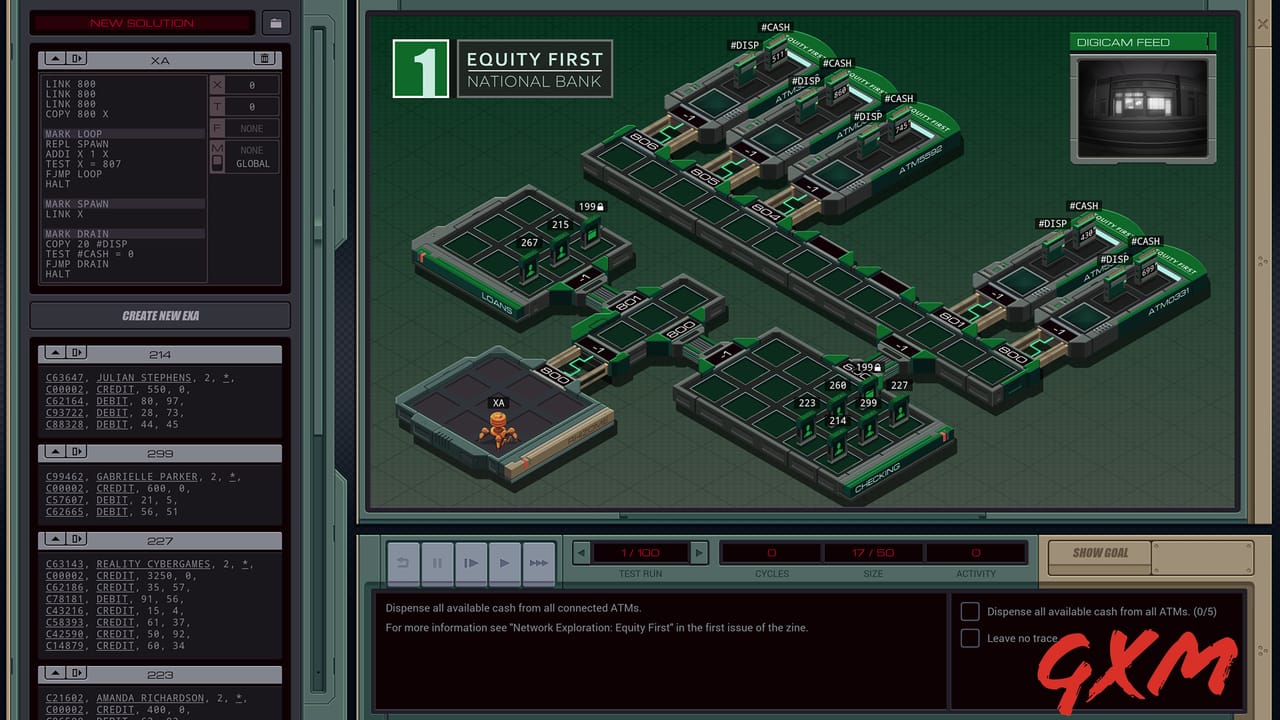Open the solution folder icon beside NEW SOLUTION
1280x720 pixels.
click(276, 22)
